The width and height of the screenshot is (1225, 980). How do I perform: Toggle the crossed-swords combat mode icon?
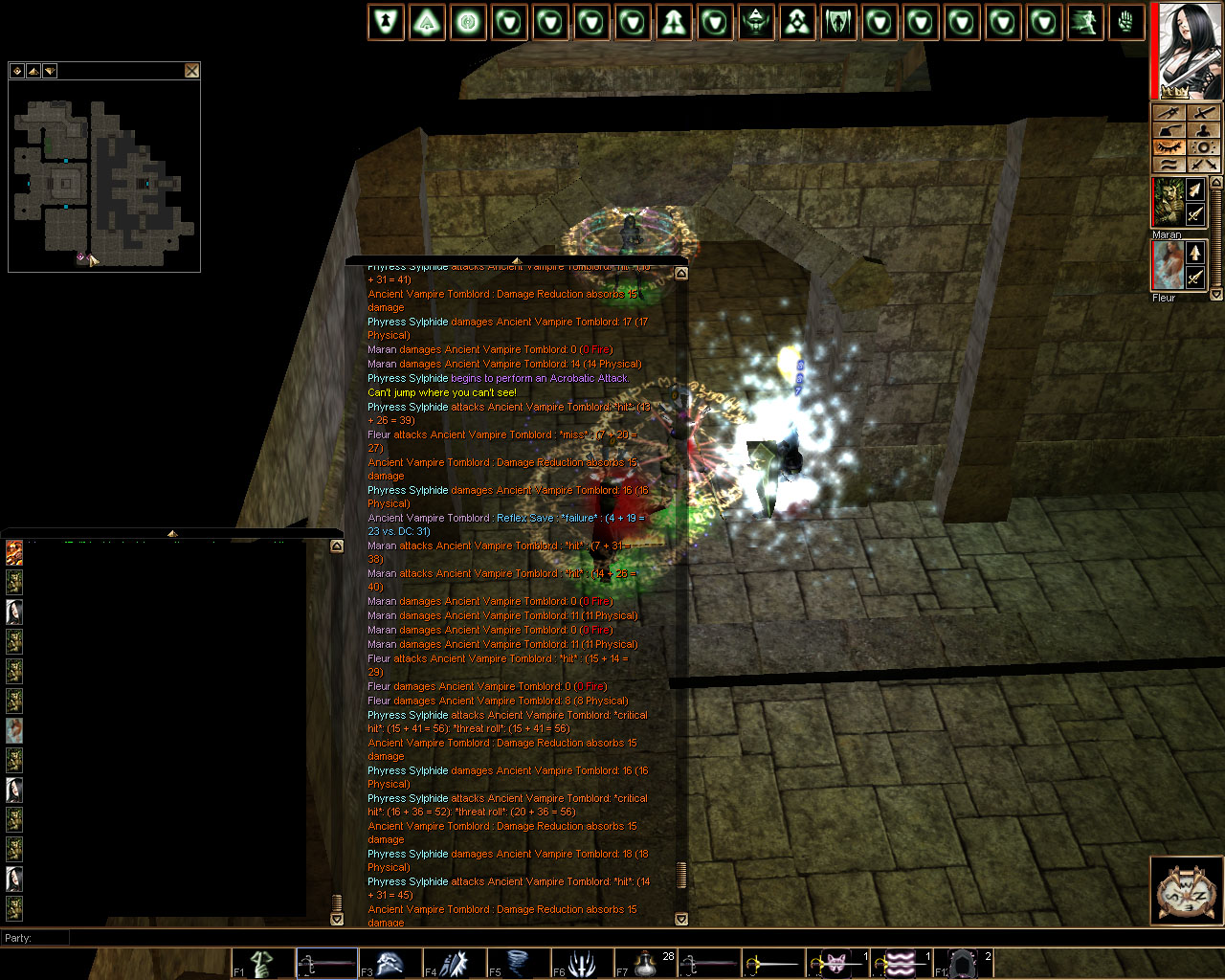1203,165
